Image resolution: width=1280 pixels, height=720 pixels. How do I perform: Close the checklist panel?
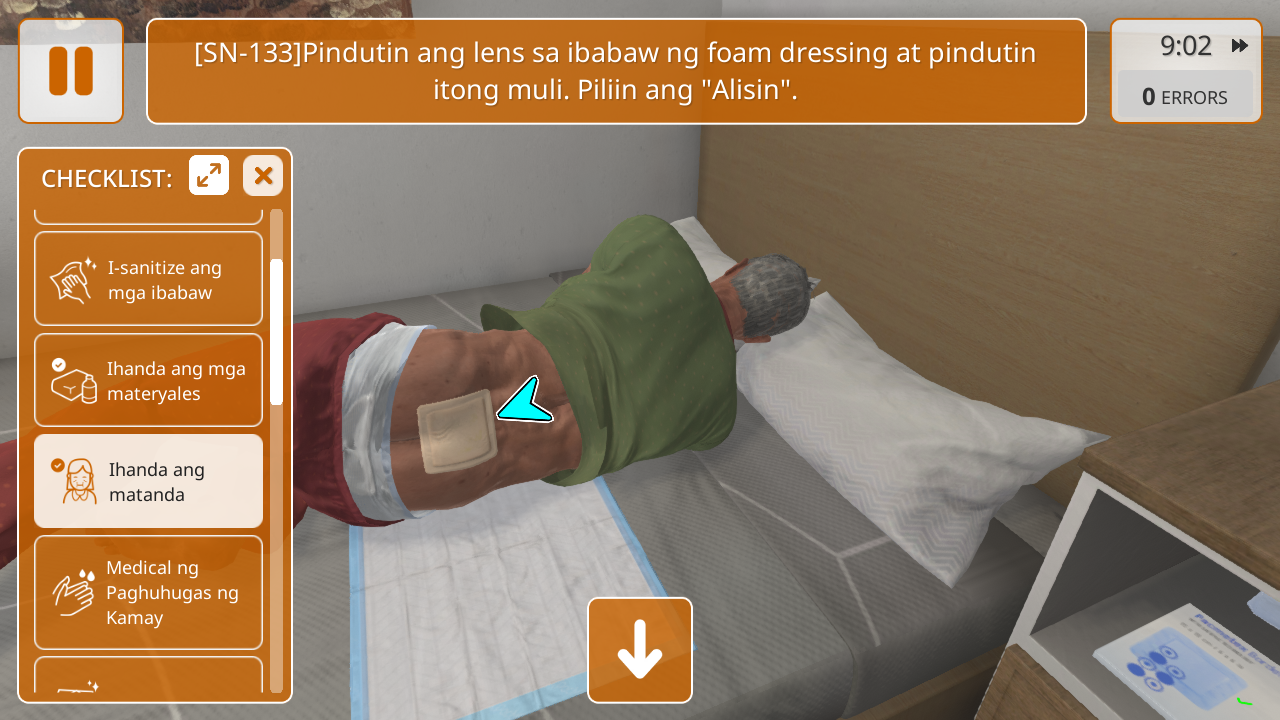tap(263, 176)
